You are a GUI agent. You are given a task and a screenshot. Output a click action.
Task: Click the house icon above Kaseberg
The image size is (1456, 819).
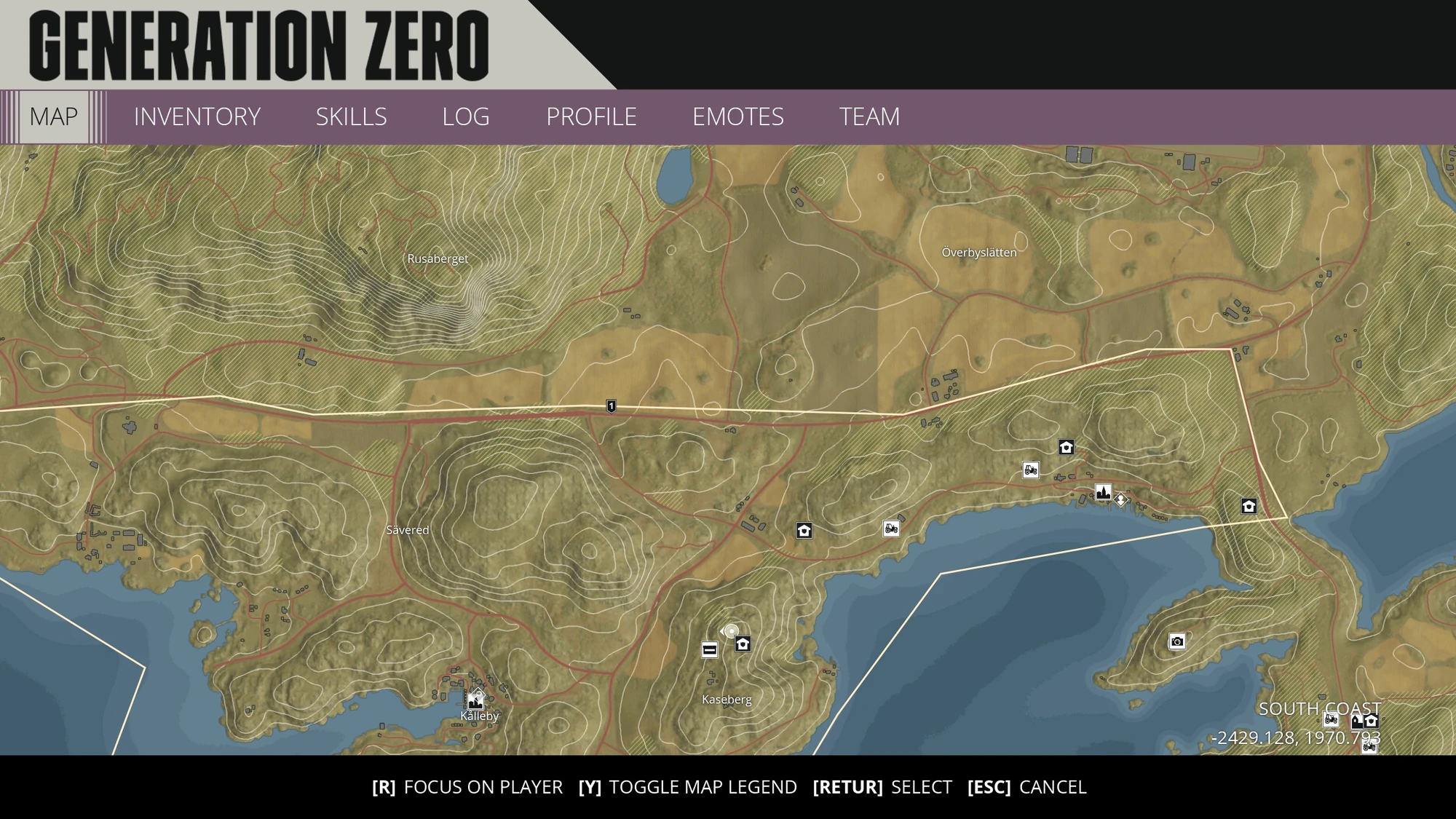[x=741, y=644]
